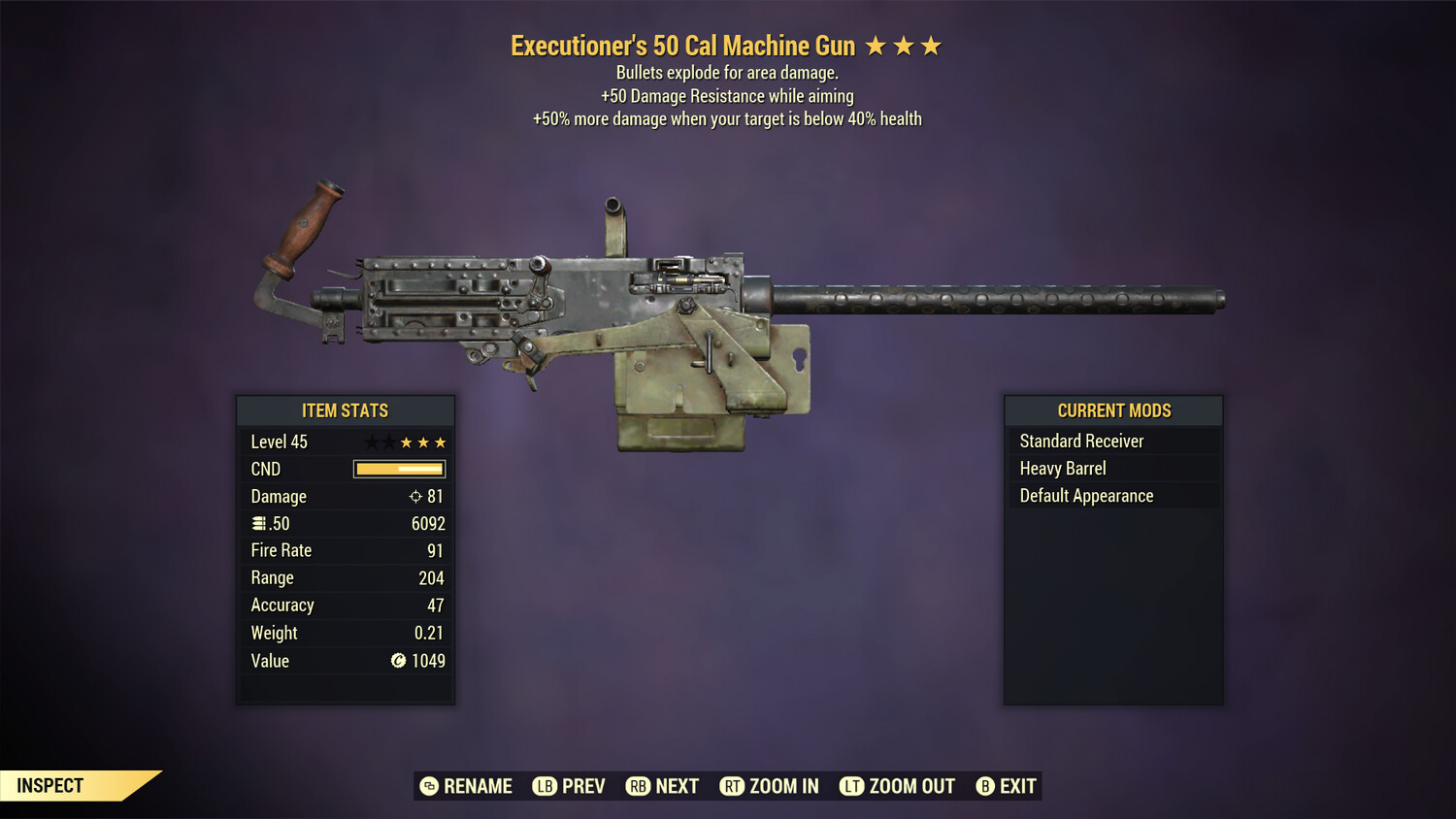The width and height of the screenshot is (1456, 819).
Task: Switch to the Item Stats panel header
Action: click(346, 410)
